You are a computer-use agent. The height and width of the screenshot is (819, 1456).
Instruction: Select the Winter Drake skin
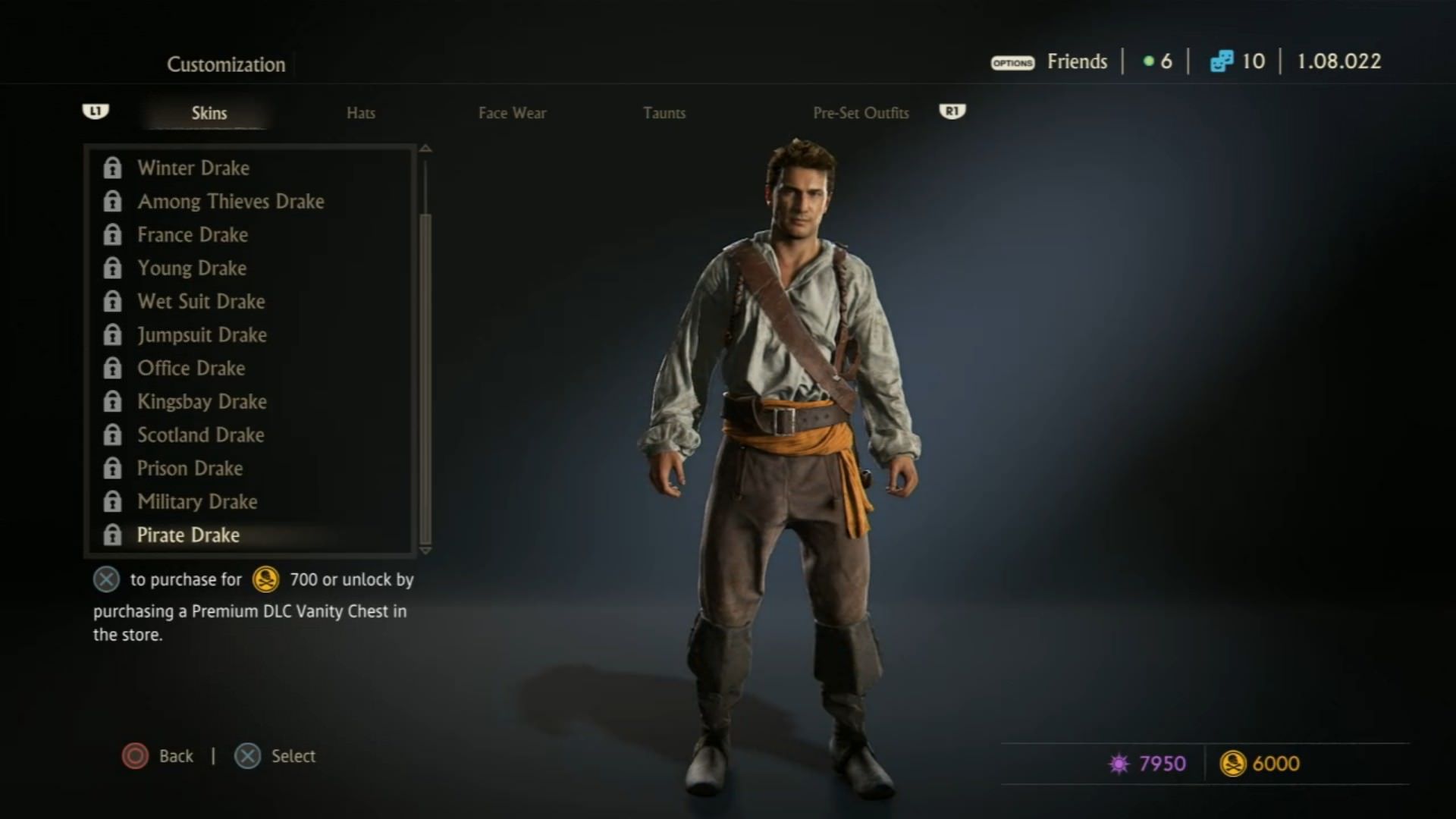(x=193, y=168)
